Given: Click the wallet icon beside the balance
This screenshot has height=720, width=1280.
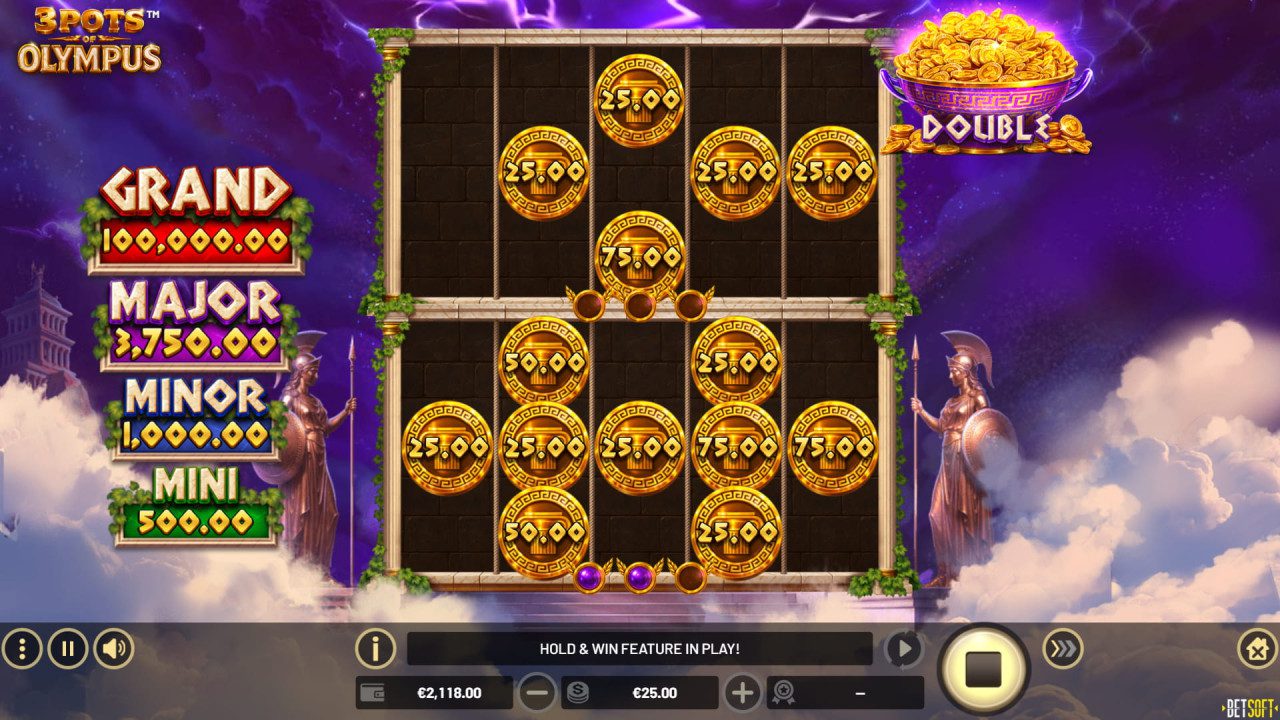Looking at the screenshot, I should point(372,691).
